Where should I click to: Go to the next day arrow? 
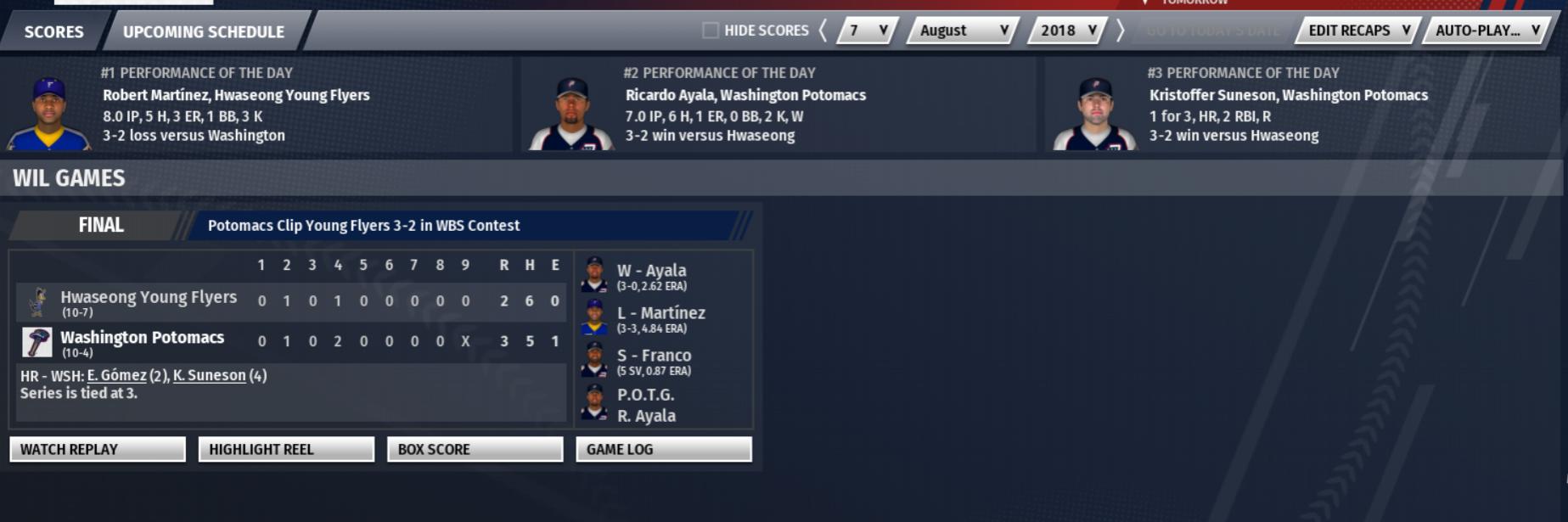click(1121, 31)
